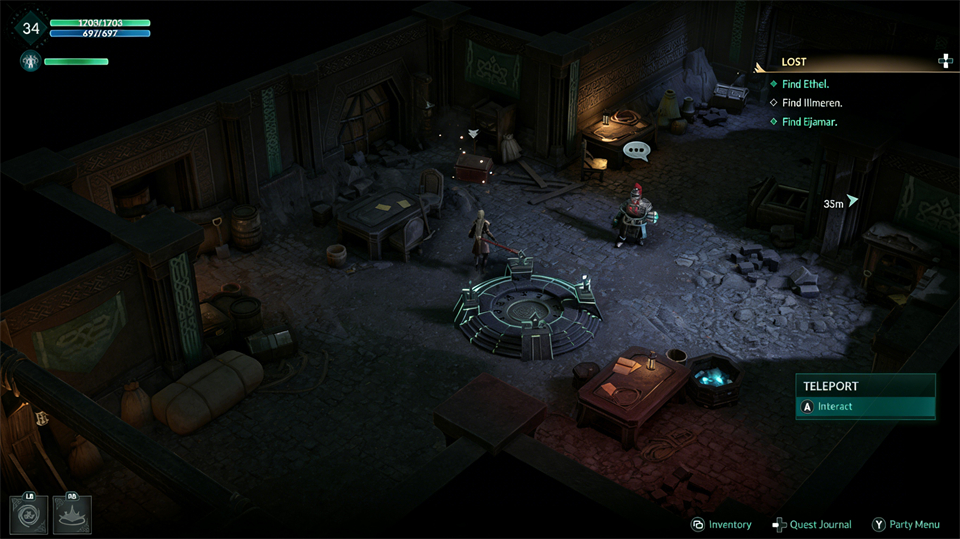
Task: Click the speech bubble above the NPC
Action: pyautogui.click(x=636, y=152)
